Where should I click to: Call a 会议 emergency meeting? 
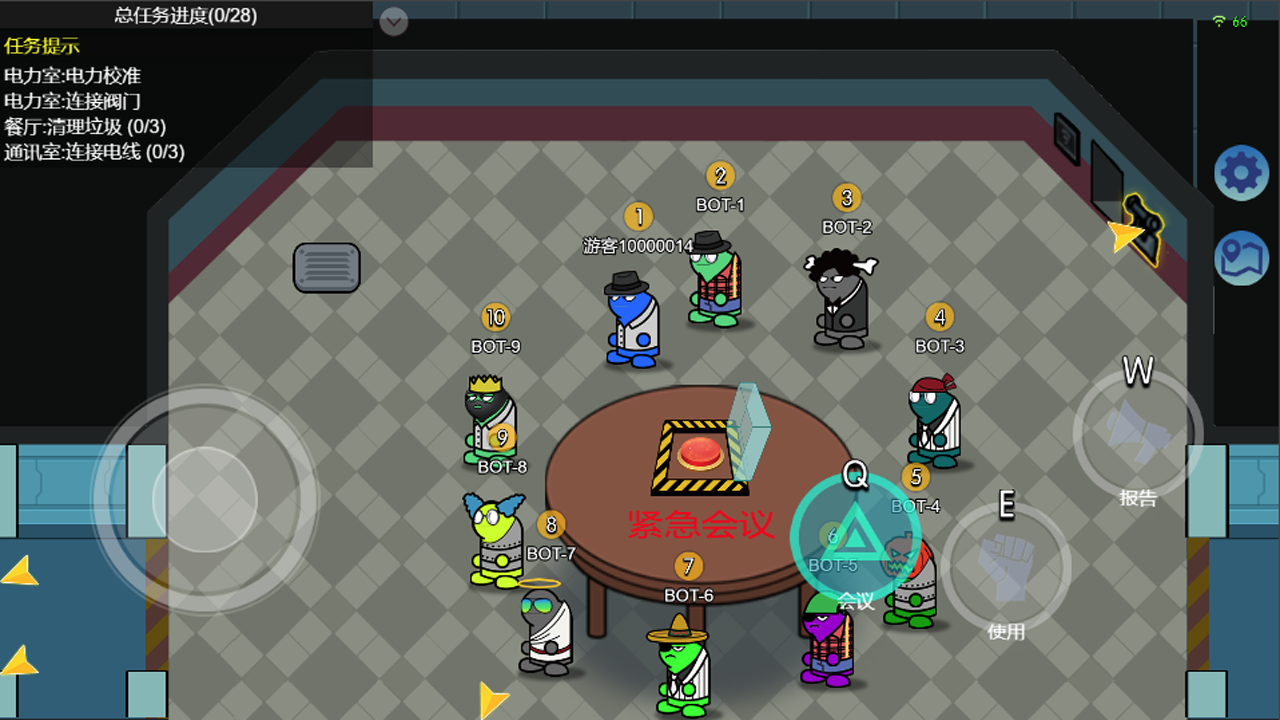pos(855,538)
